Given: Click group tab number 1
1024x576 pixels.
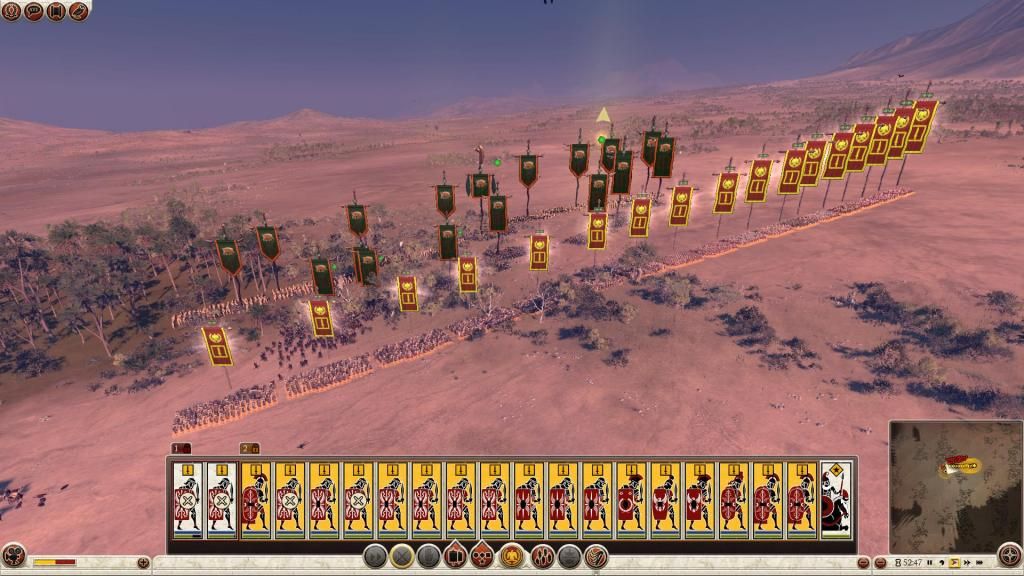Looking at the screenshot, I should pos(180,448).
